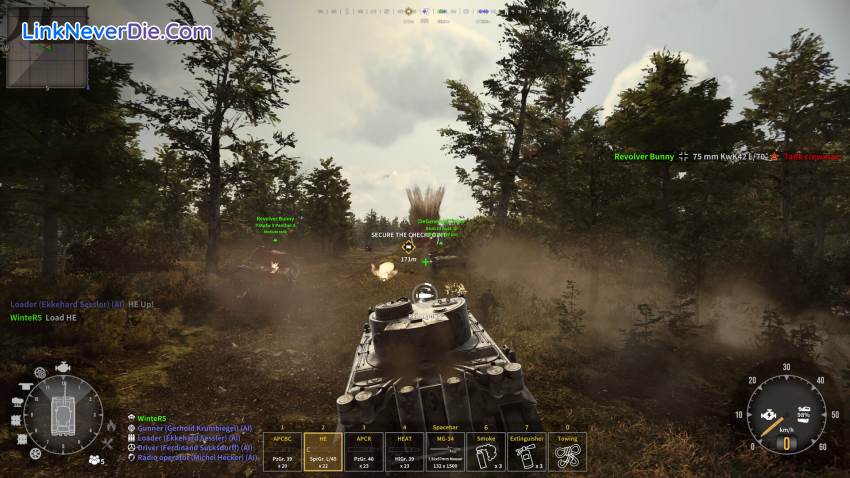Choose the HE SprGr. L/45 ammo slot

322,451
